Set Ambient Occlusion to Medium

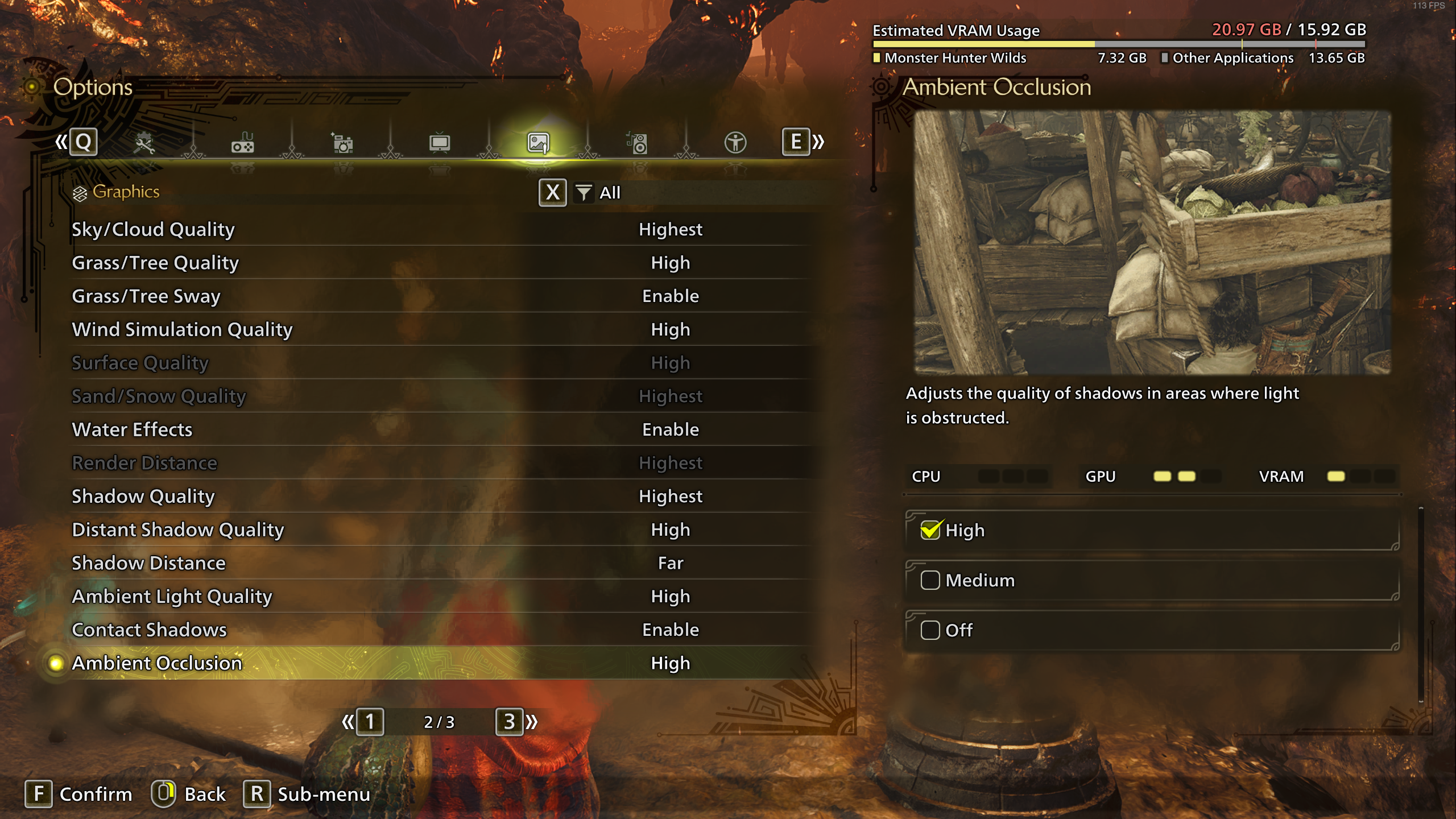(1151, 581)
